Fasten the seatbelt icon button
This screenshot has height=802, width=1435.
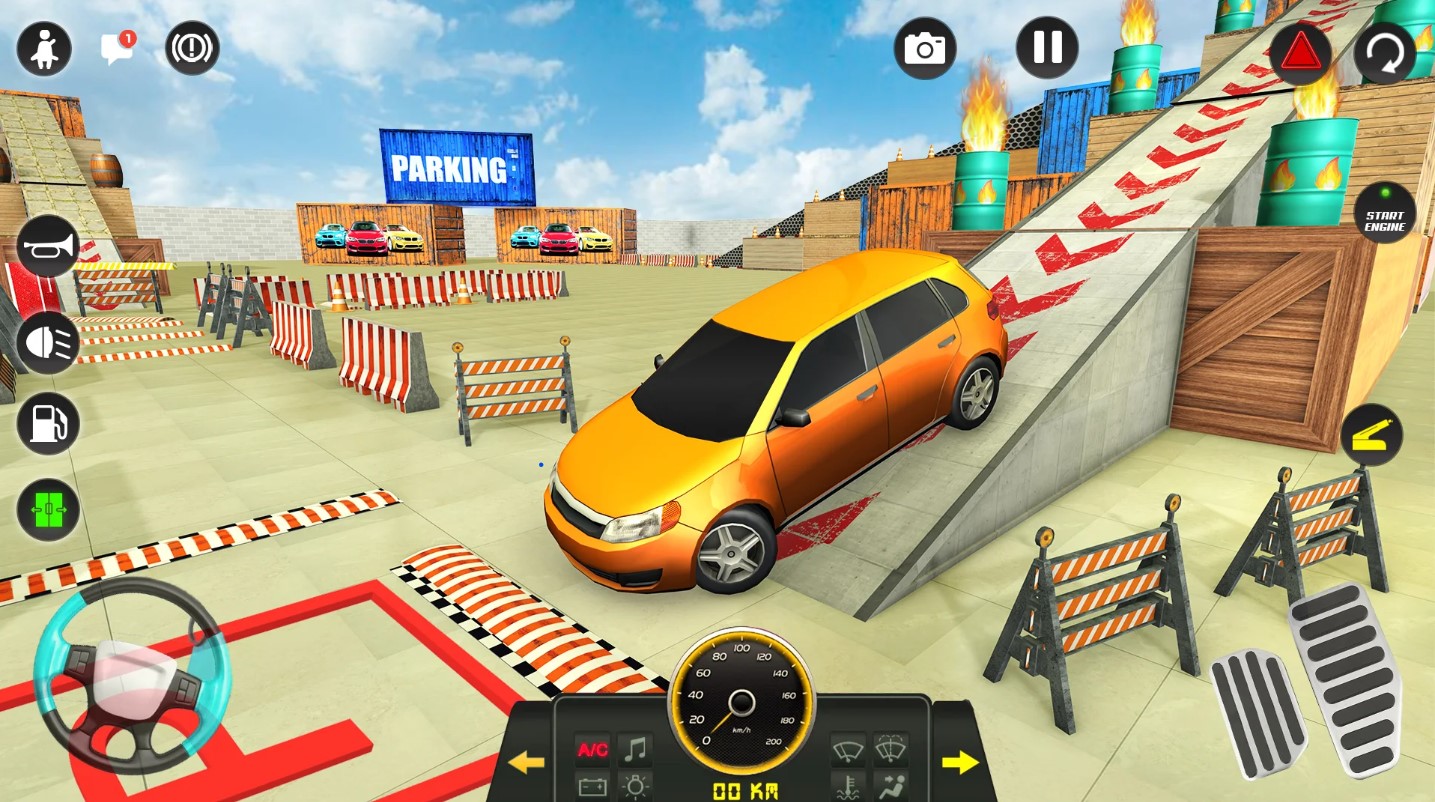(44, 48)
